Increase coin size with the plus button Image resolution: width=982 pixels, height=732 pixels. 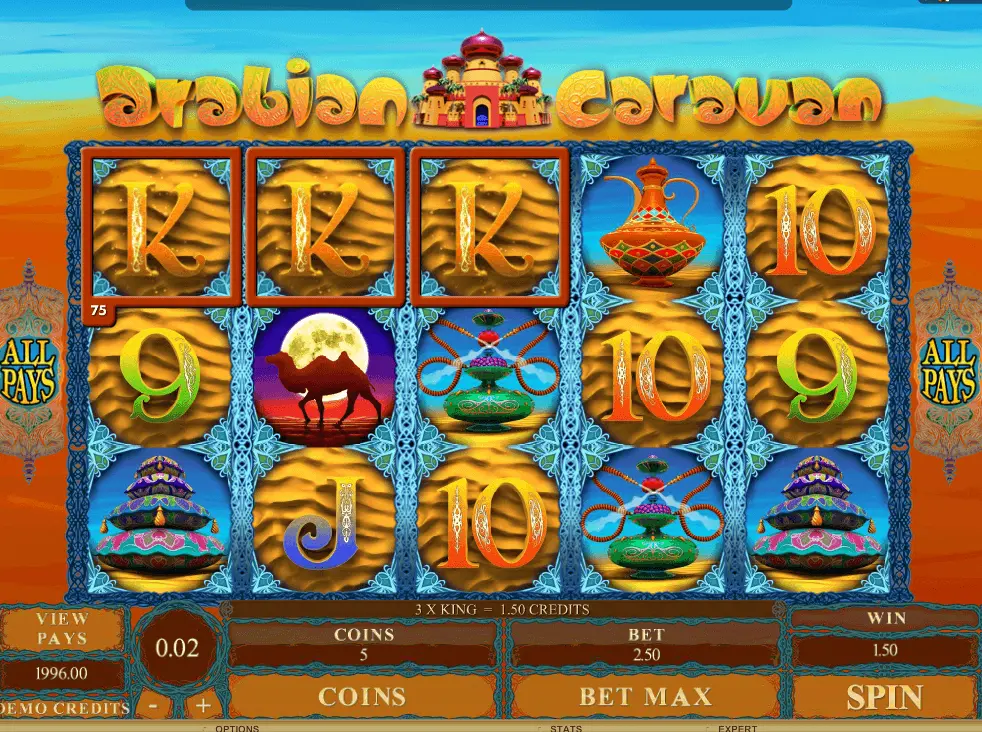[x=202, y=704]
